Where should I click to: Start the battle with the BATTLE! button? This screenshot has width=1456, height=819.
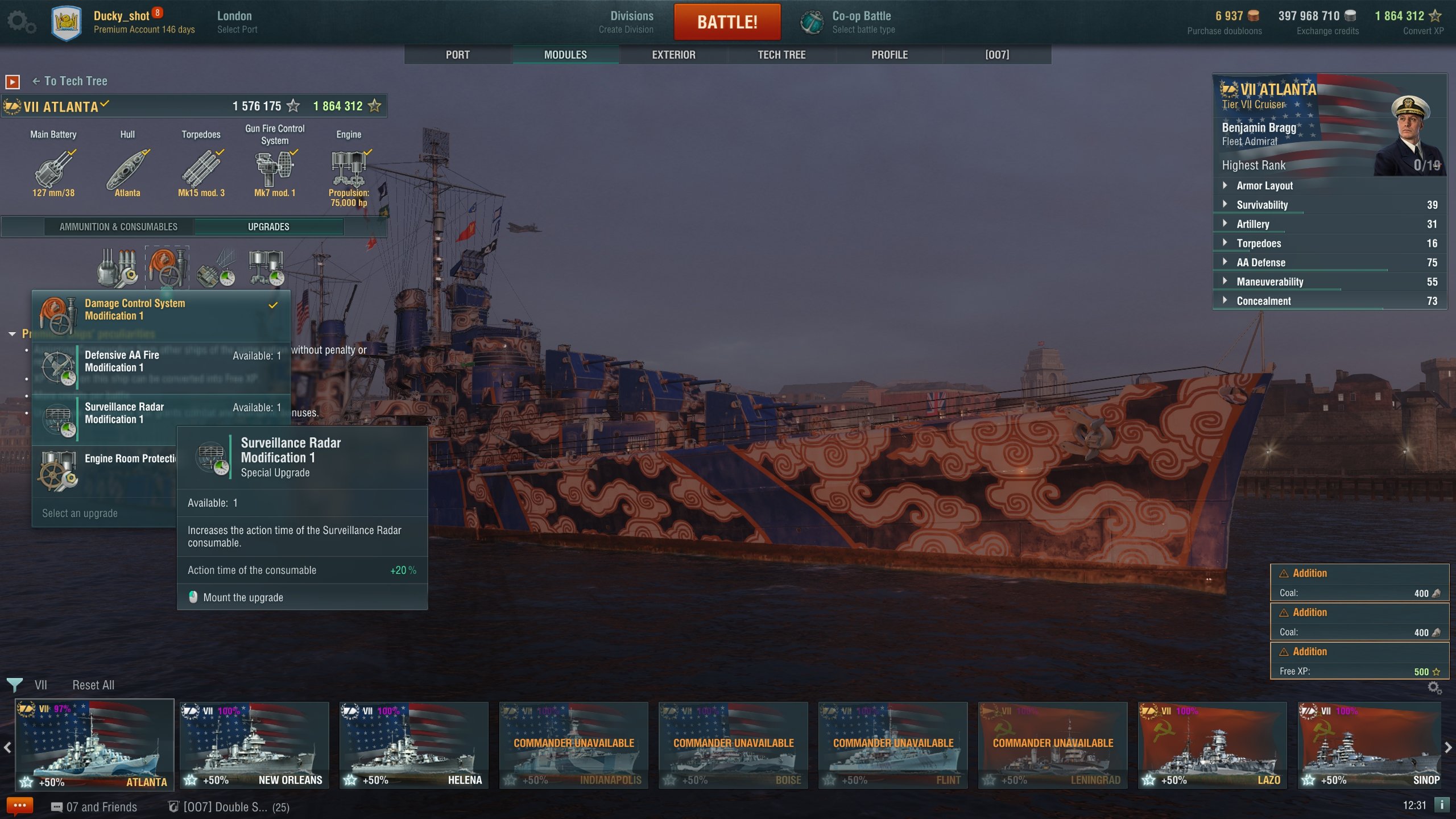pyautogui.click(x=727, y=22)
